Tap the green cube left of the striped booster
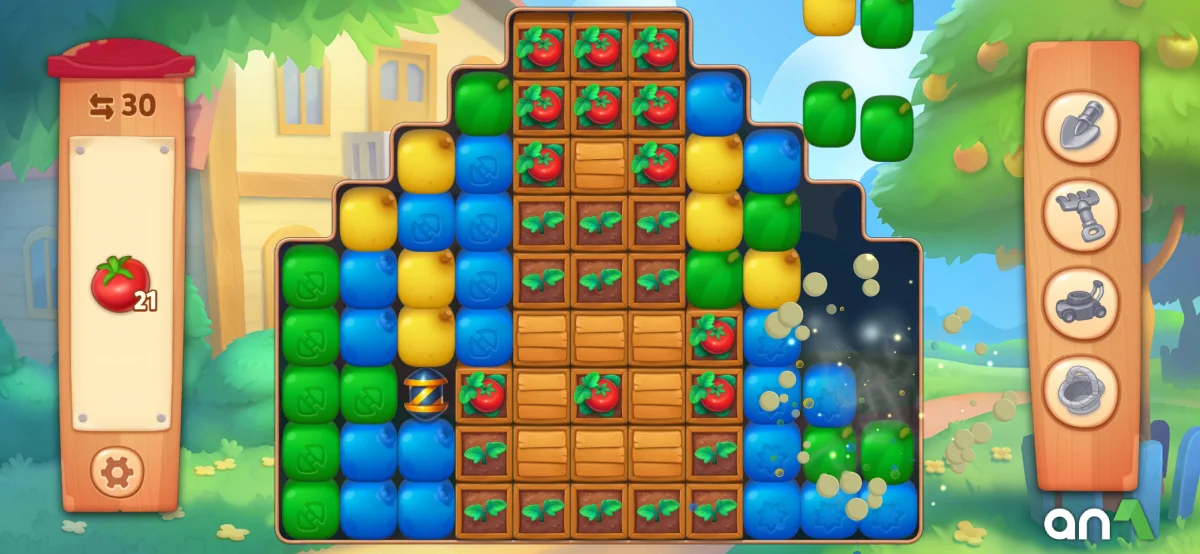Viewport: 1200px width, 554px height. 369,393
